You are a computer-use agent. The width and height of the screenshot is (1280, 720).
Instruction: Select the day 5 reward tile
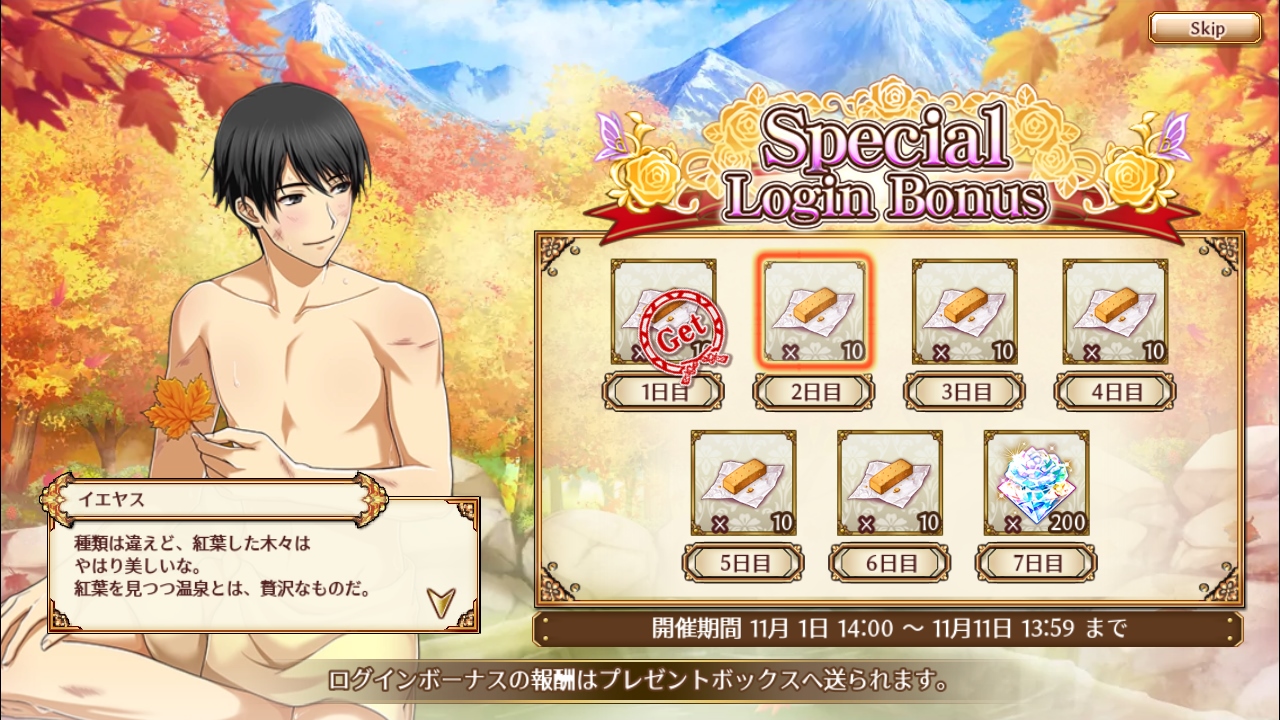(743, 483)
